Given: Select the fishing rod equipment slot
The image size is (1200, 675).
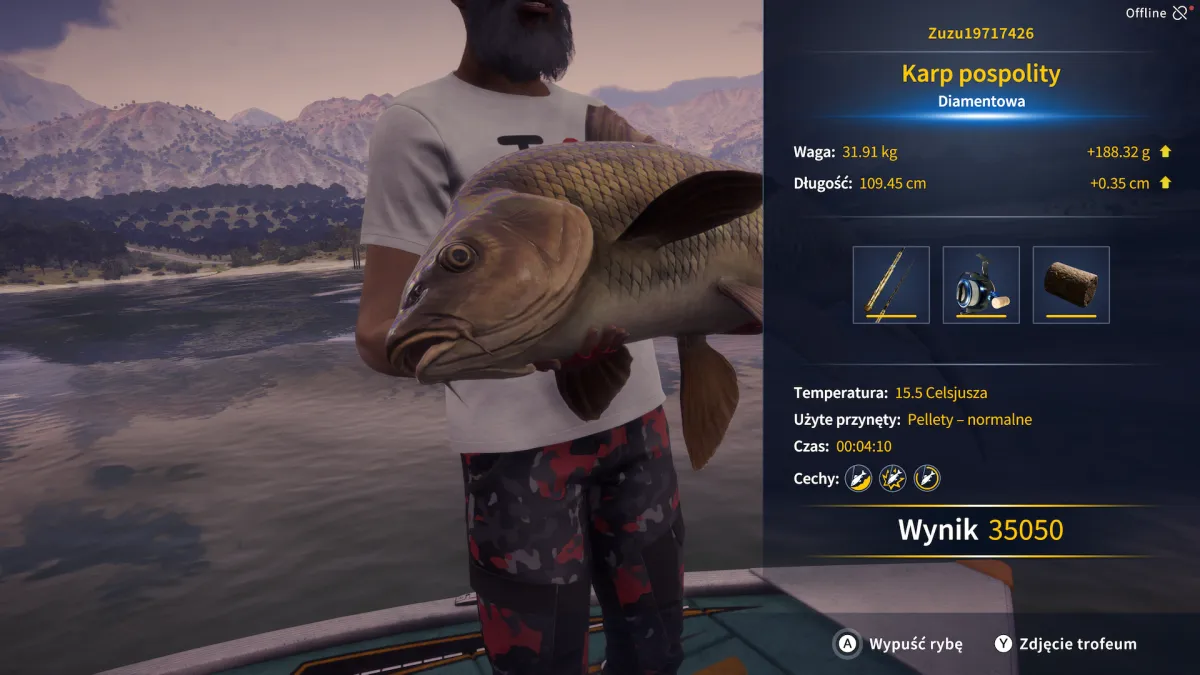Looking at the screenshot, I should [891, 285].
